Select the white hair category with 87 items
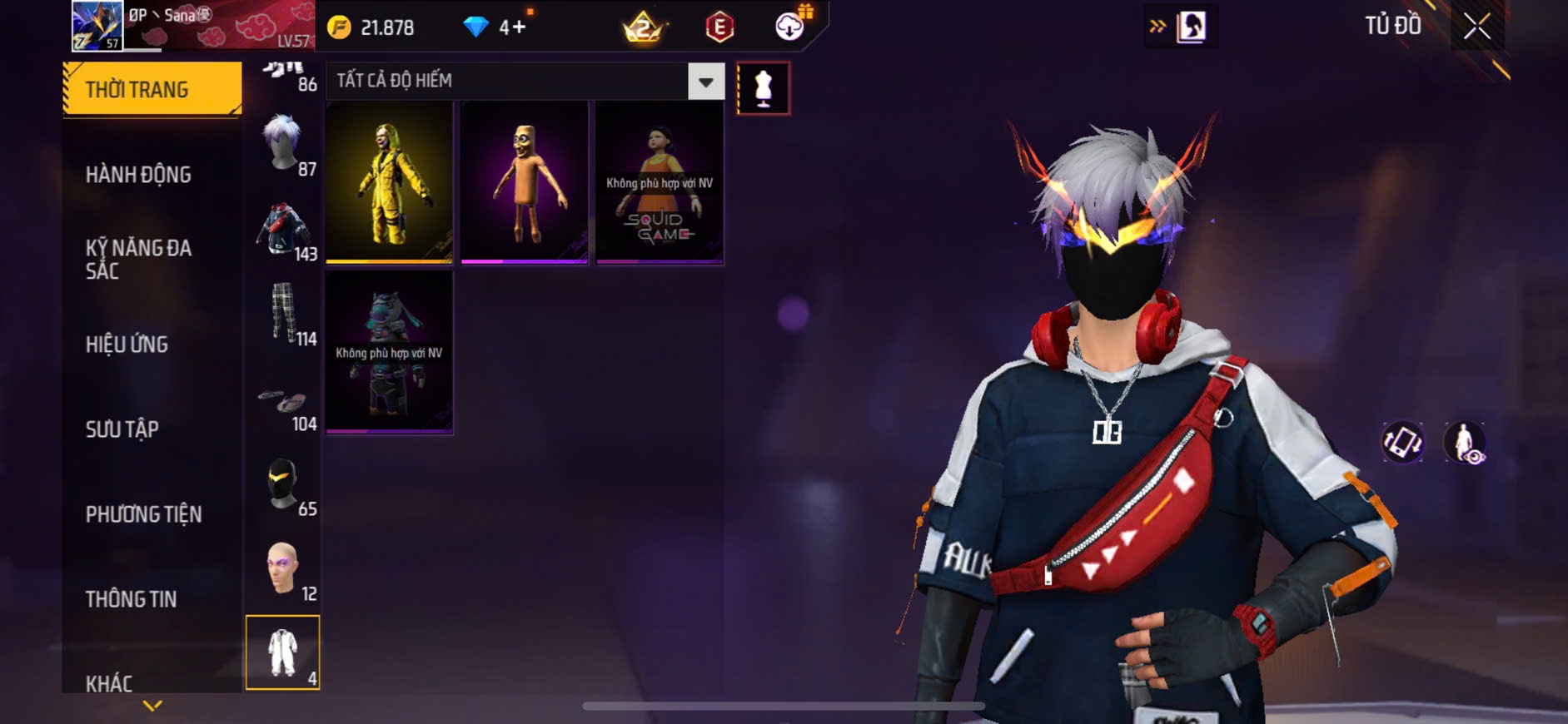The width and height of the screenshot is (1568, 724). click(x=284, y=145)
